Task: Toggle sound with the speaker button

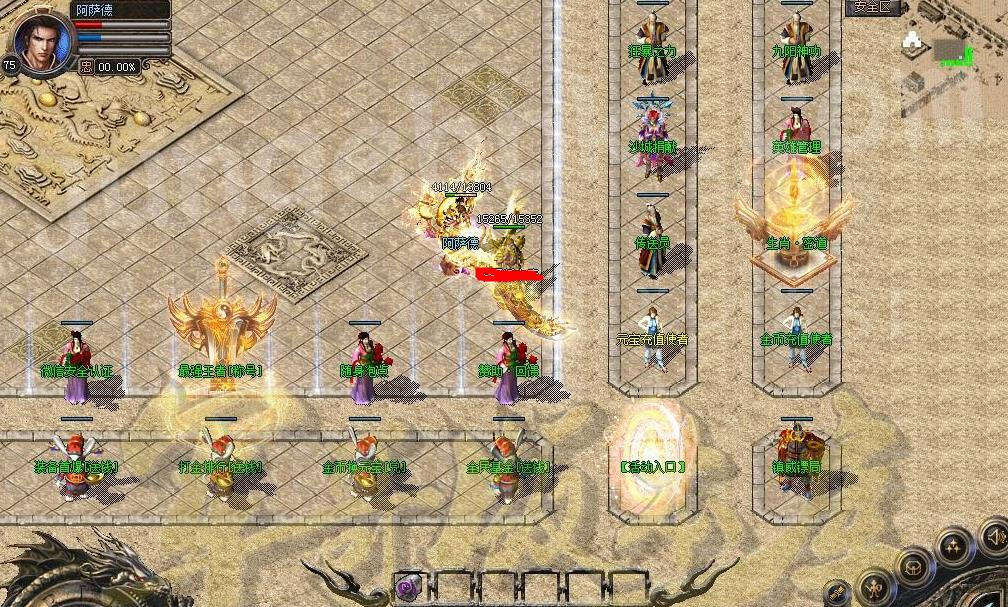Action: (994, 538)
